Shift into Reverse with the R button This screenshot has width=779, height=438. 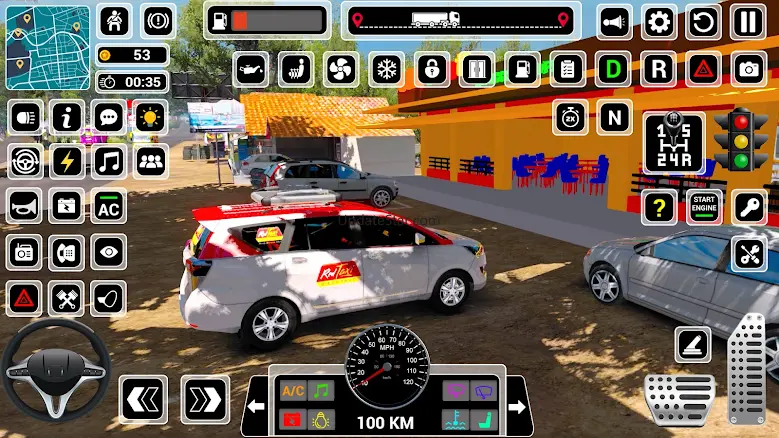(x=658, y=69)
